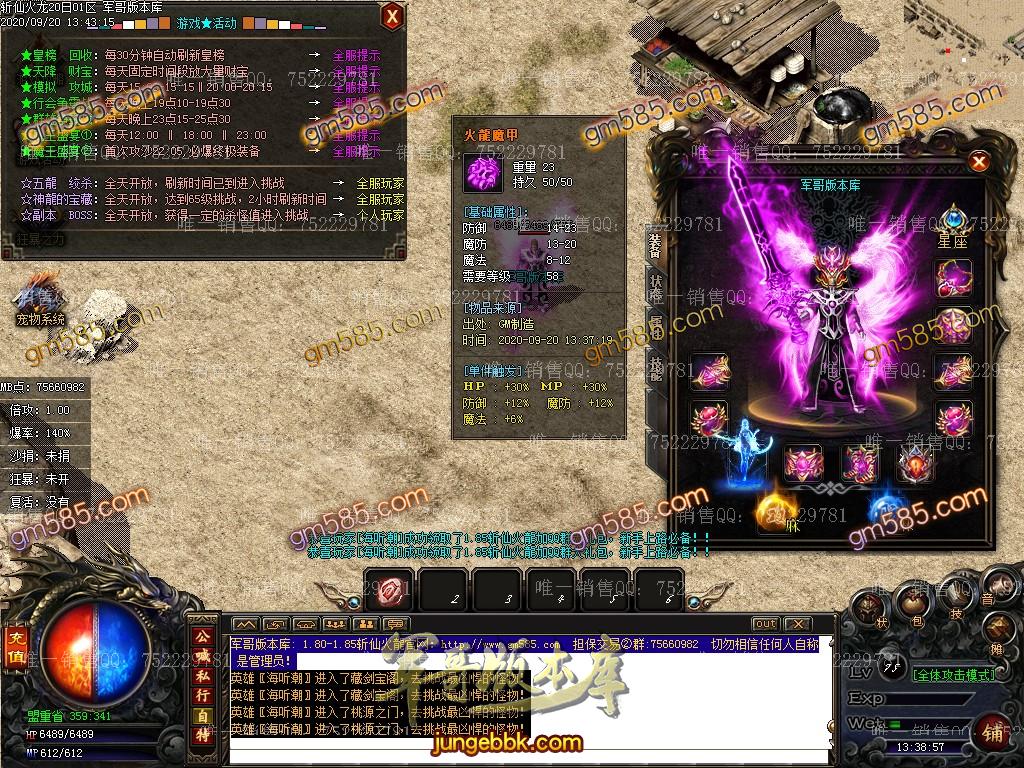The image size is (1024, 768).
Task: Switch to the 装备 equipment tab
Action: click(x=655, y=243)
